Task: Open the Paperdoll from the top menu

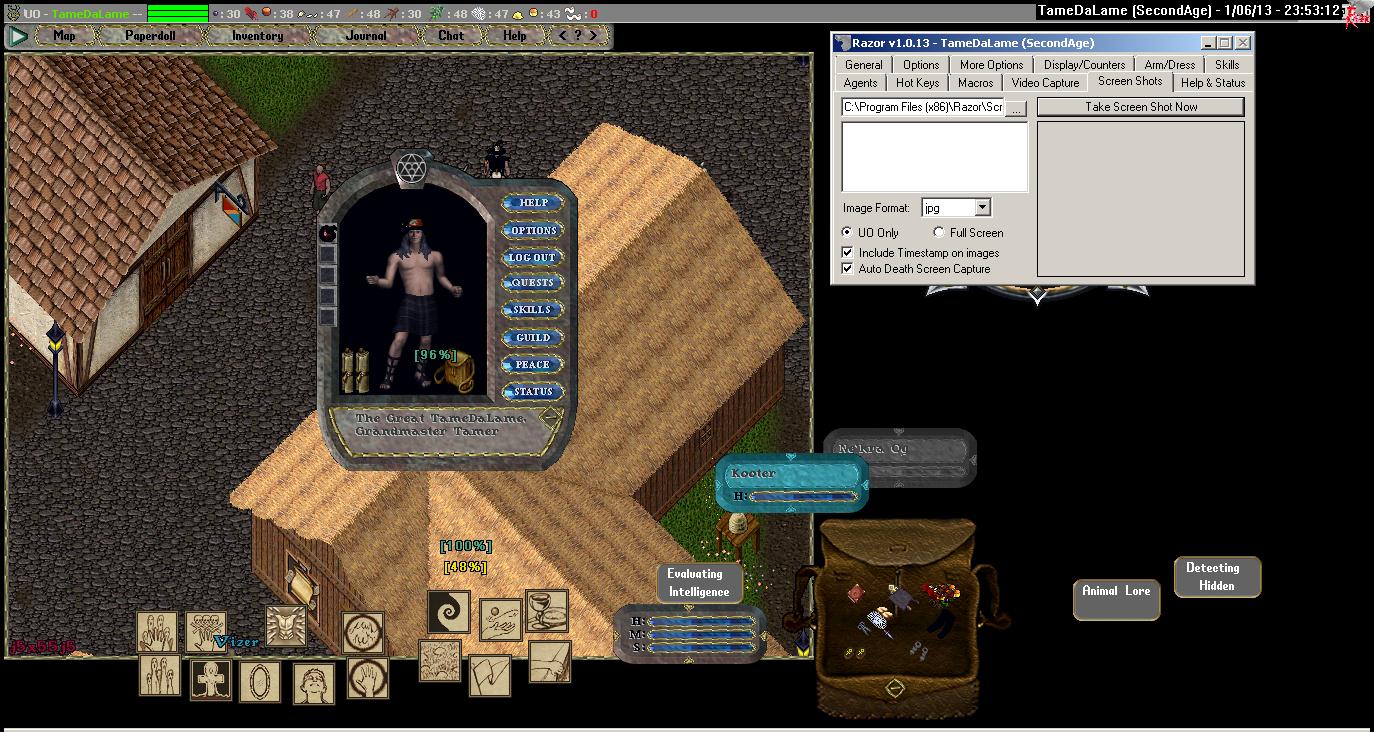Action: point(150,36)
